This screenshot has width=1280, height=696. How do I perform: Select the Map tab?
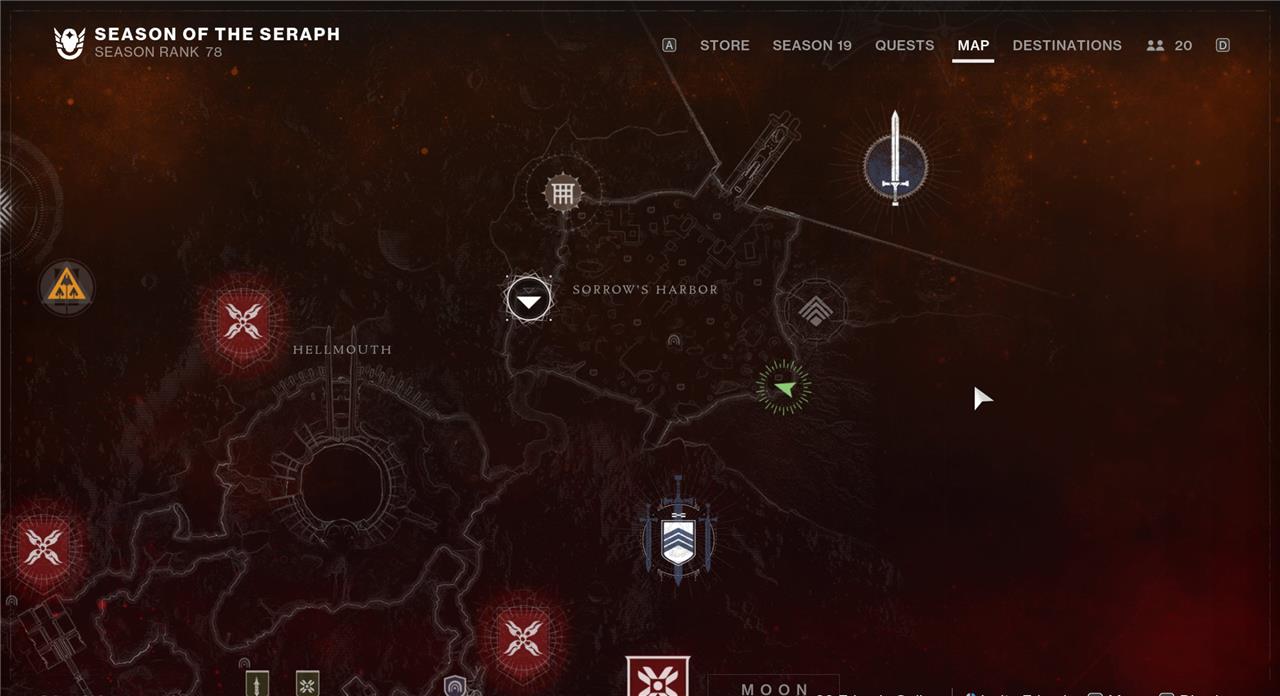pyautogui.click(x=973, y=45)
